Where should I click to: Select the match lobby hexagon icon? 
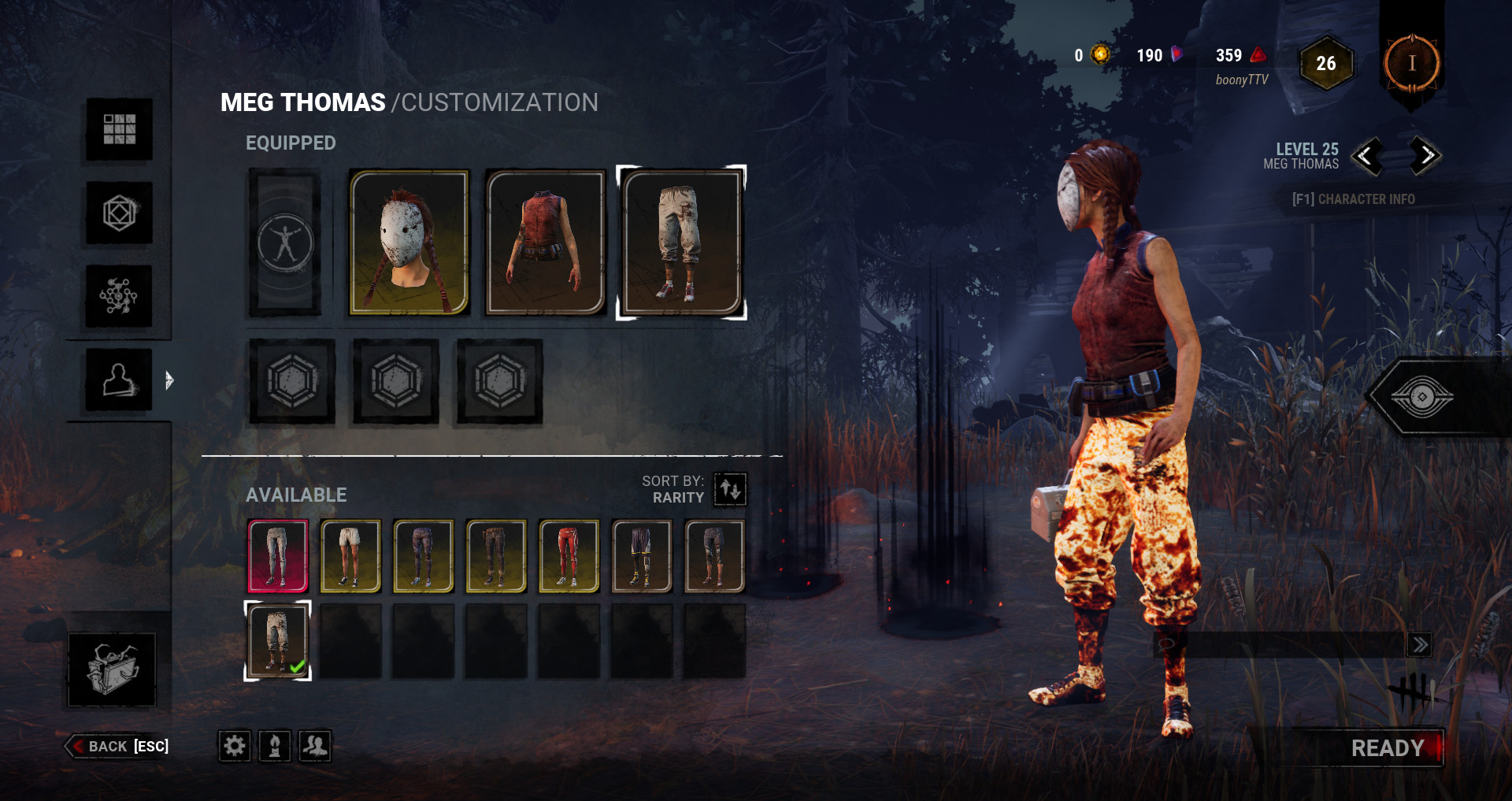pos(118,213)
